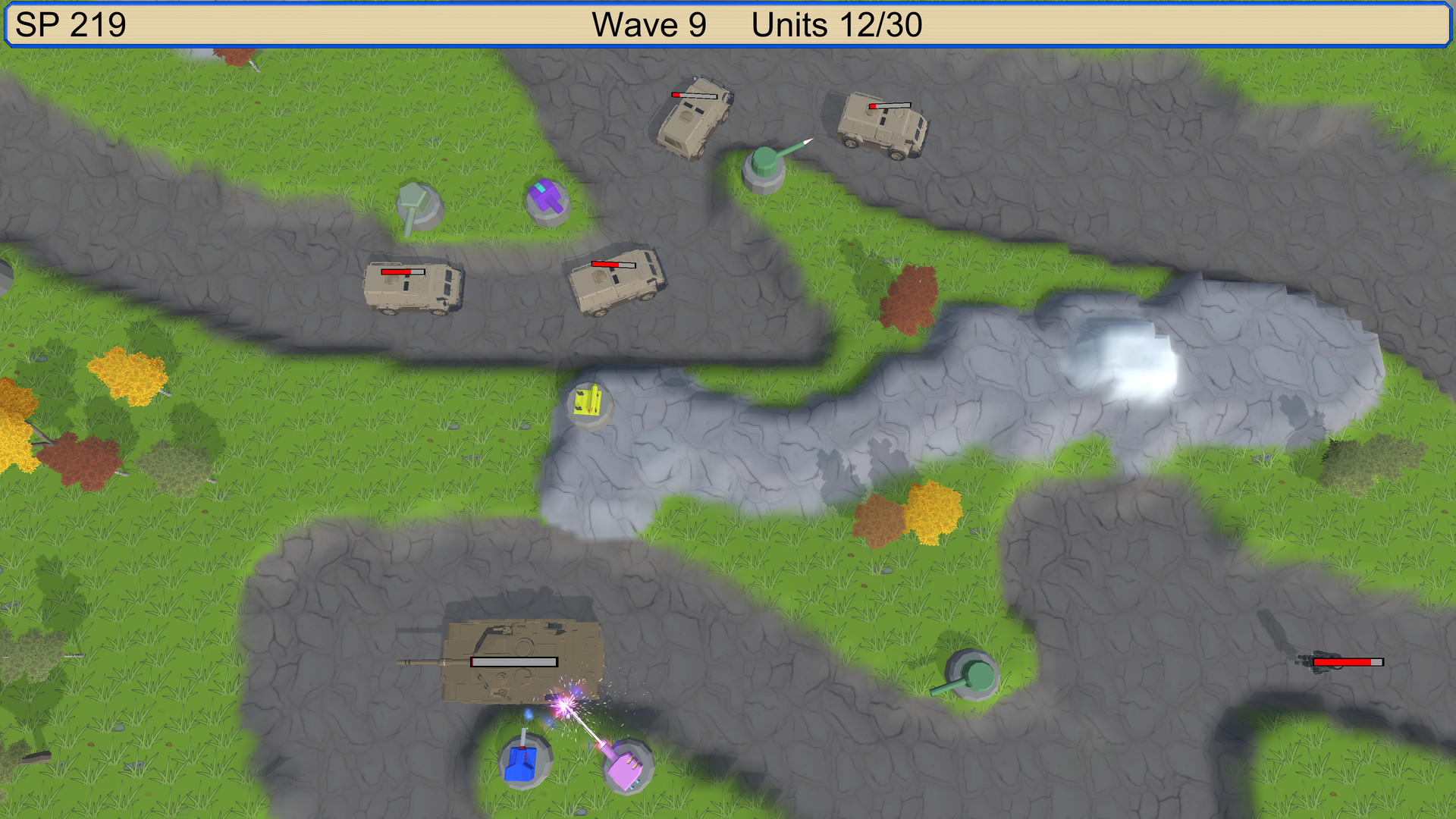Select the green cannon turret near top path
Screen dimensions: 1456x819
(x=766, y=163)
